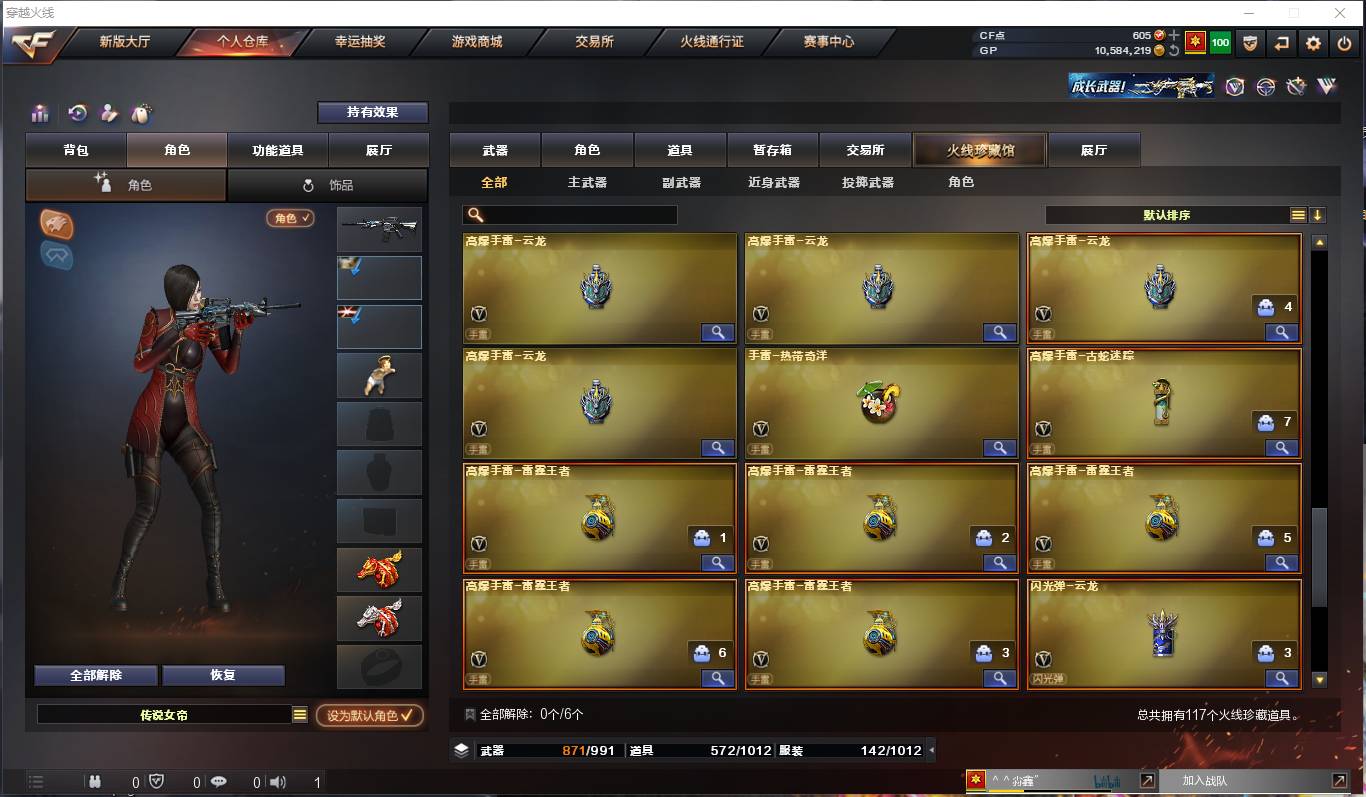
Task: Open the 投掷武器 category tab
Action: [866, 182]
